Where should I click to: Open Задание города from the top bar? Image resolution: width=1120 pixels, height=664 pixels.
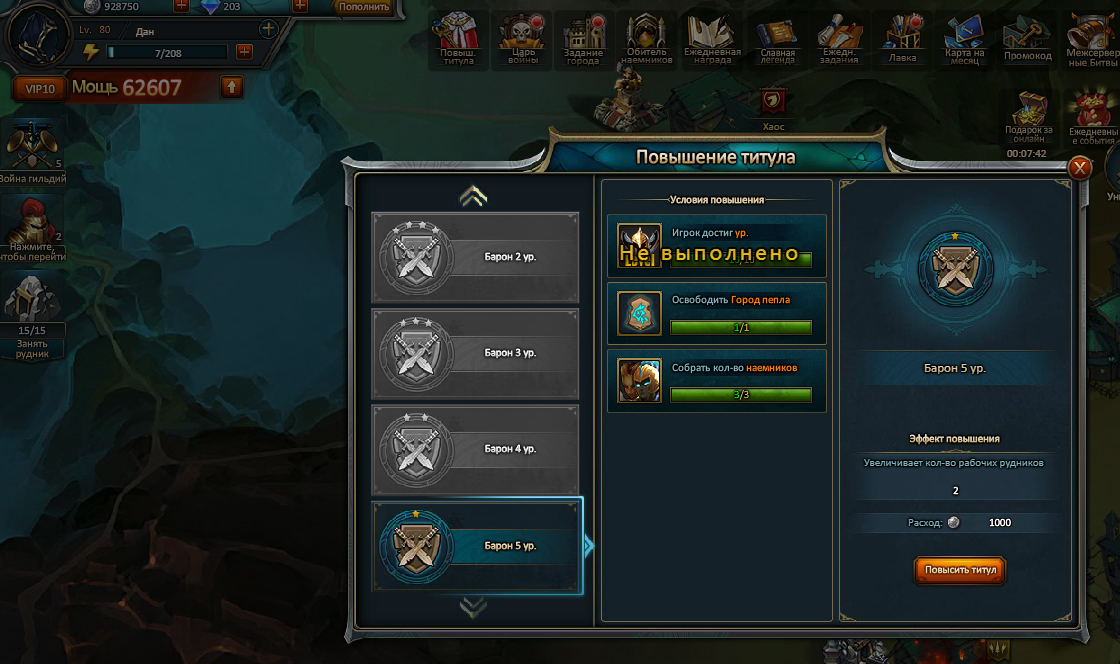[x=584, y=39]
